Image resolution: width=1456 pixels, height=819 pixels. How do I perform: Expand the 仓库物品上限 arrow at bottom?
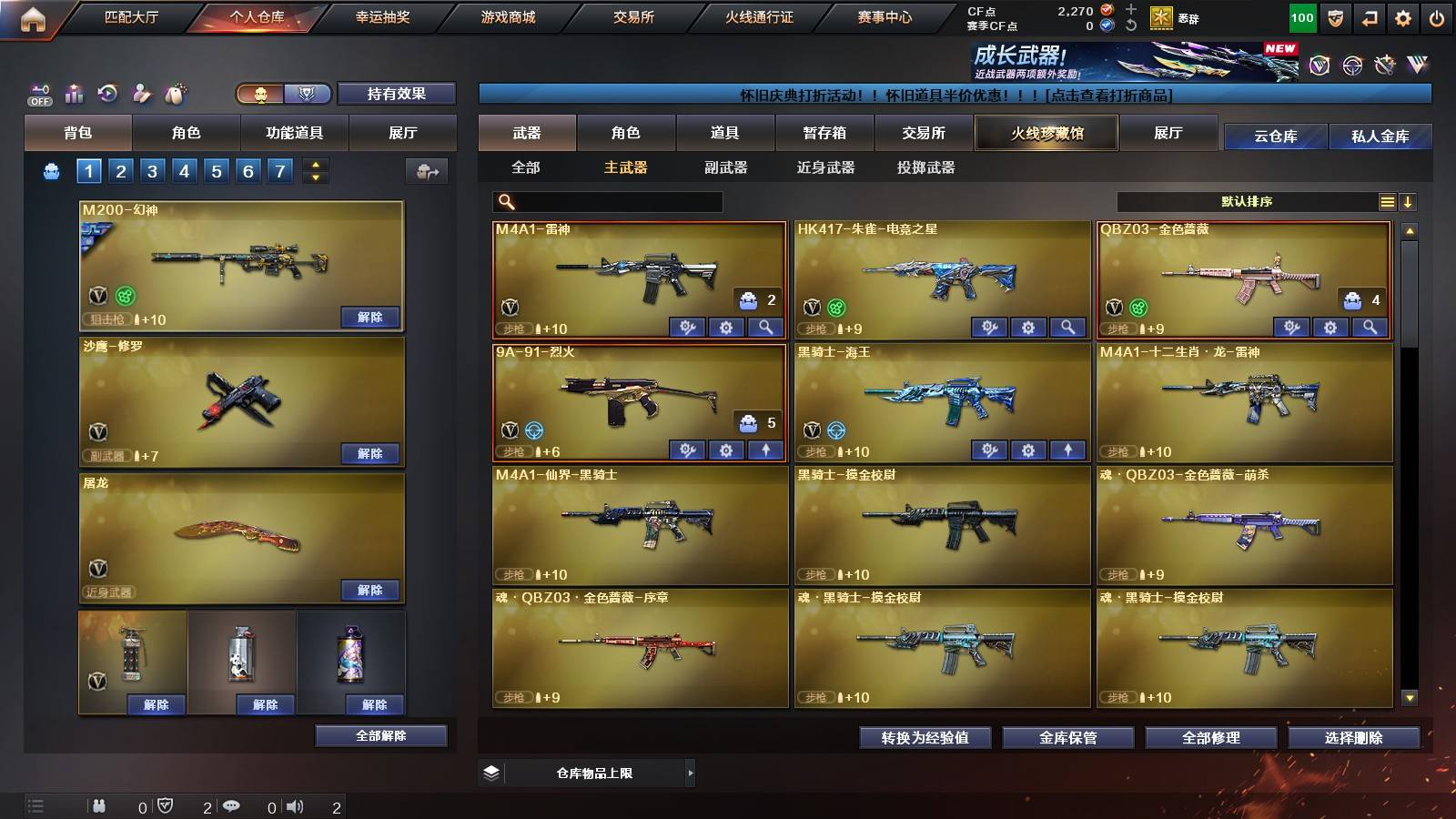click(690, 773)
